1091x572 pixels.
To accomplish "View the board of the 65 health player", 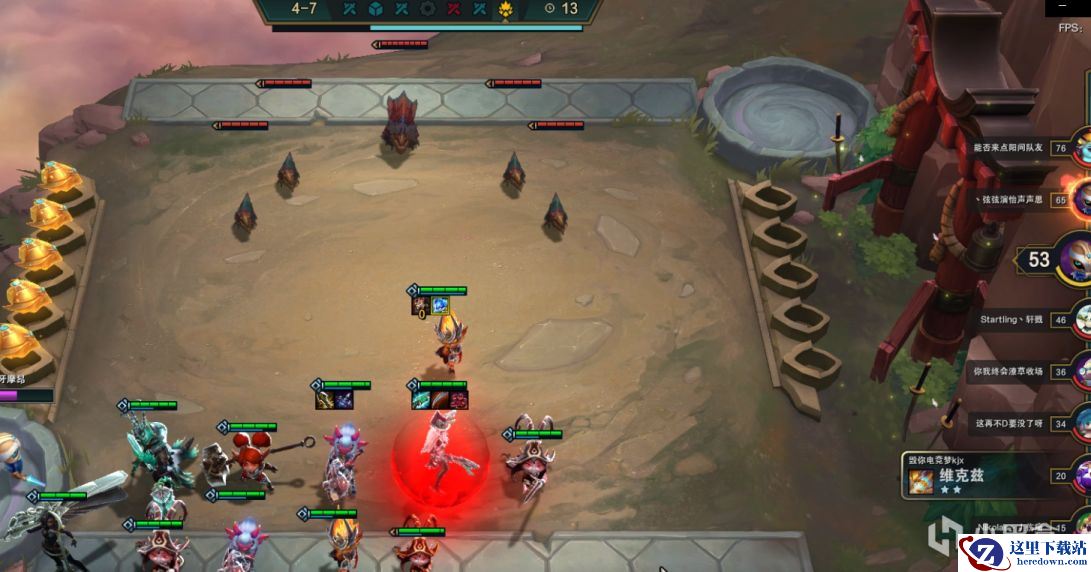I will [x=1020, y=200].
